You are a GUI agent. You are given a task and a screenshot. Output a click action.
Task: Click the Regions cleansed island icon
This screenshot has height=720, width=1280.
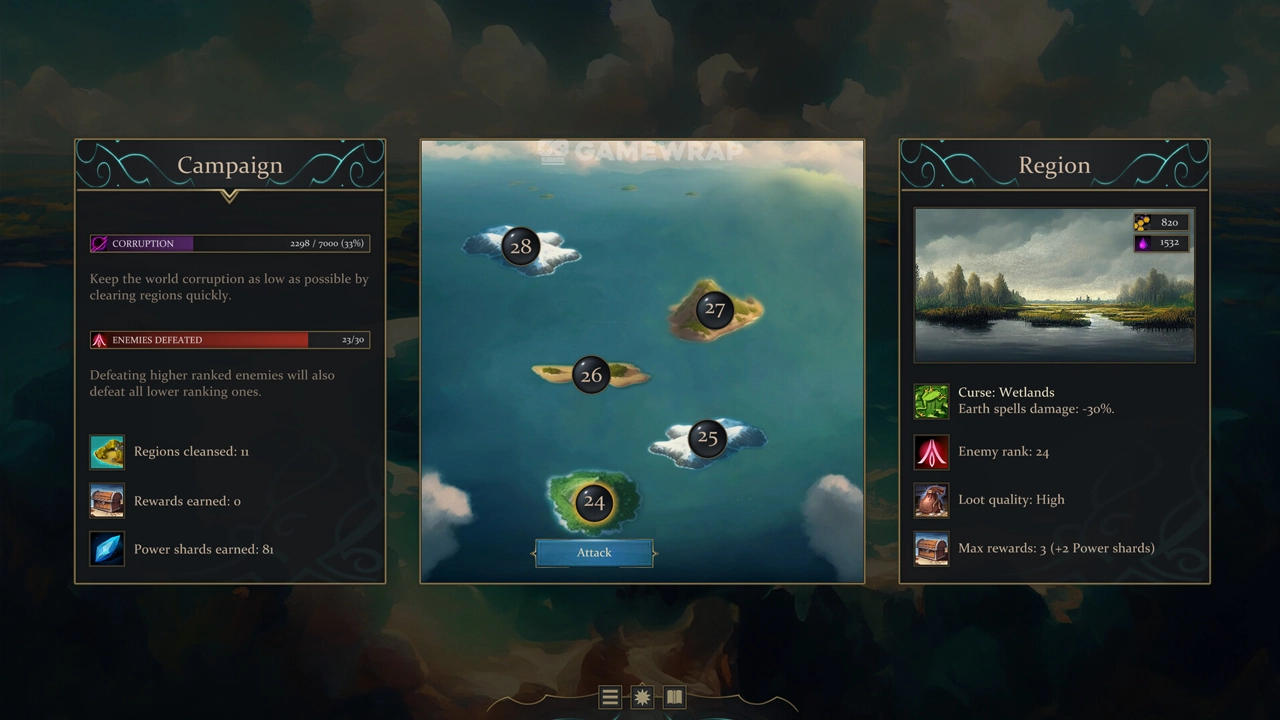[107, 452]
